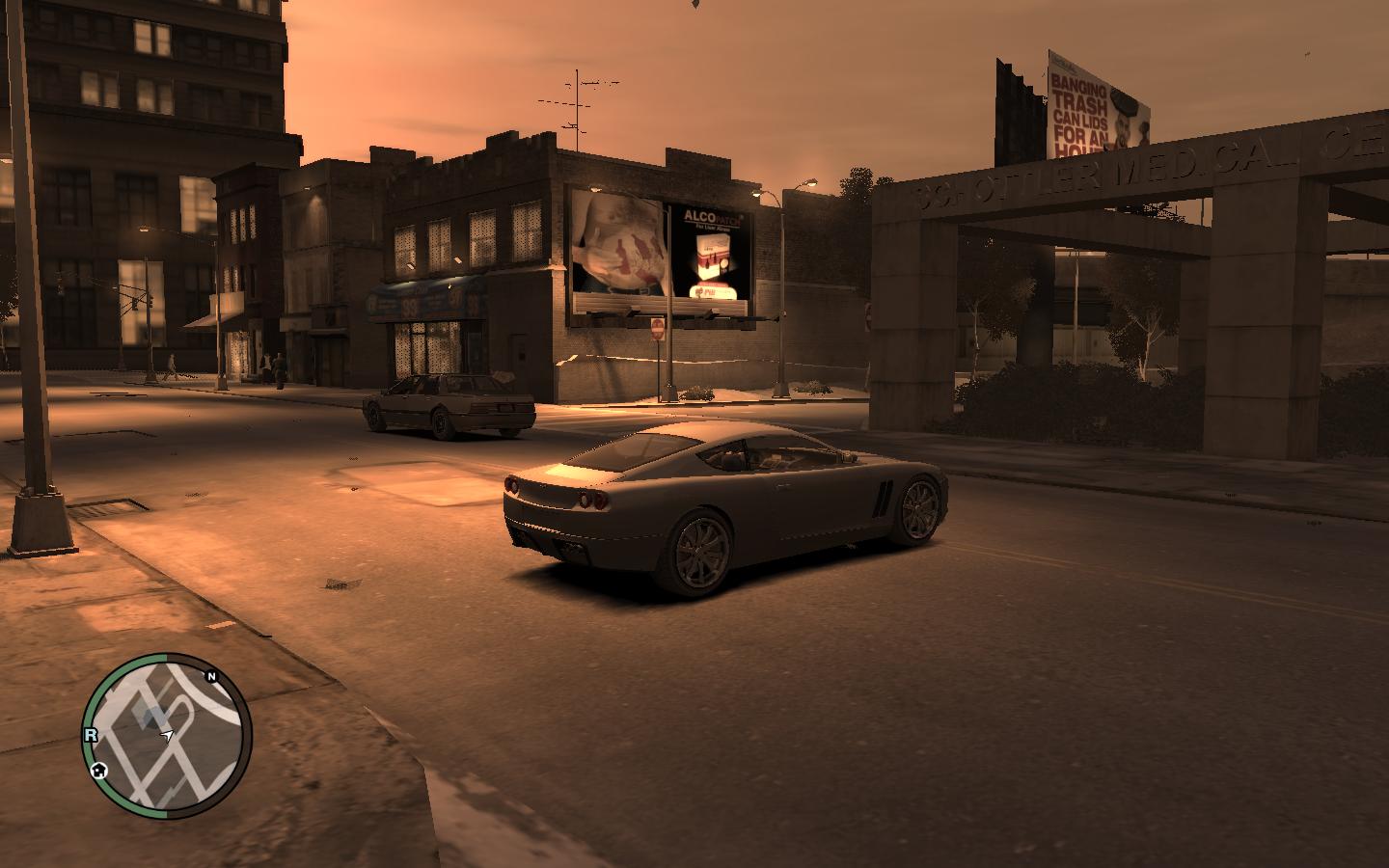Select the safehouse marker on the minimap
The width and height of the screenshot is (1389, 868).
[x=98, y=771]
